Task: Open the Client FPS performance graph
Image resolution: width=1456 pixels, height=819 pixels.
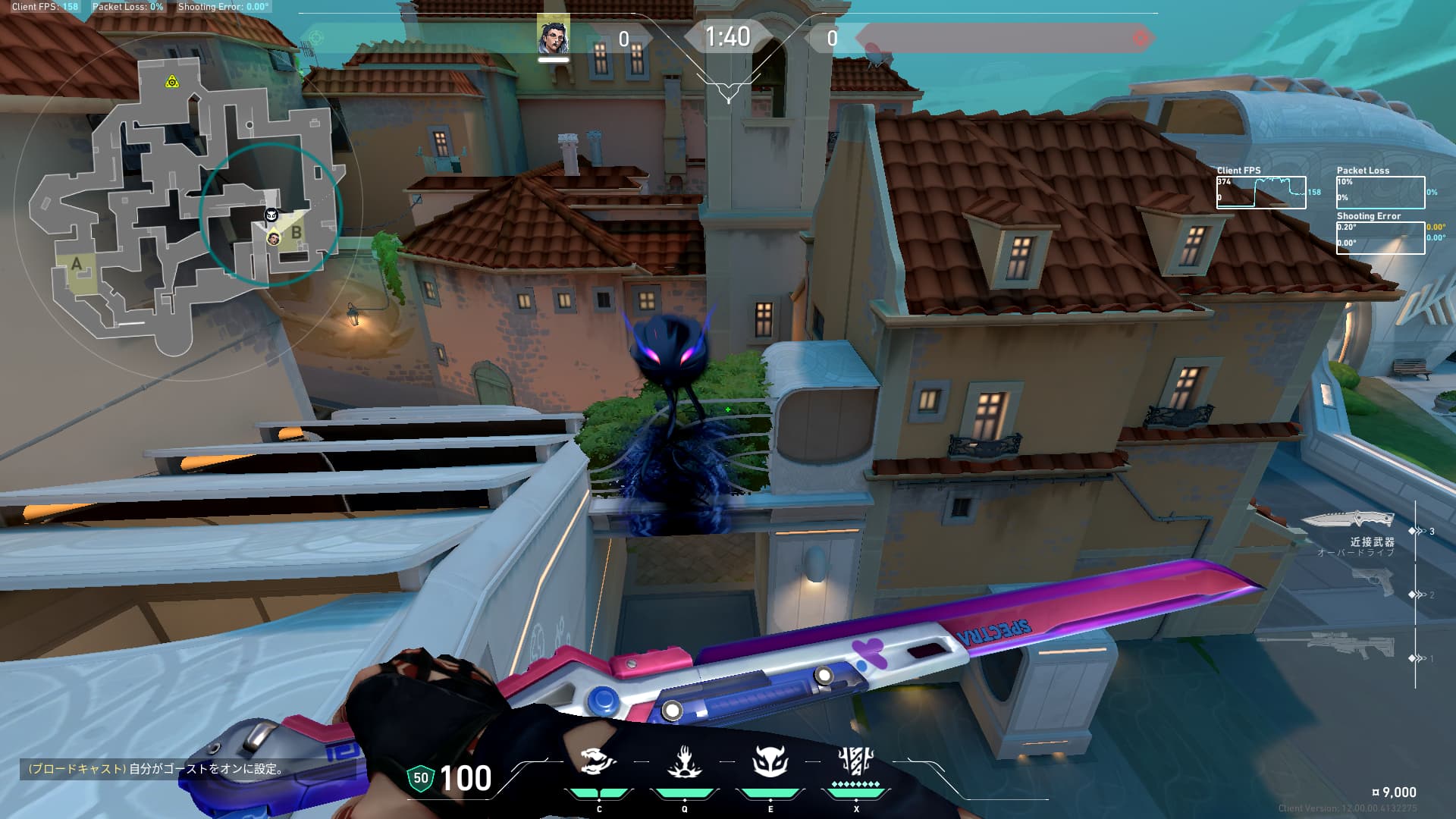Action: pos(1261,192)
